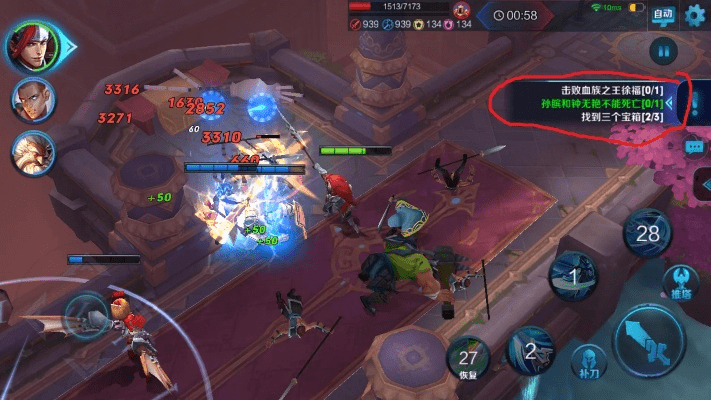Tap the skill showing 28 cooldown
The image size is (711, 400).
647,234
